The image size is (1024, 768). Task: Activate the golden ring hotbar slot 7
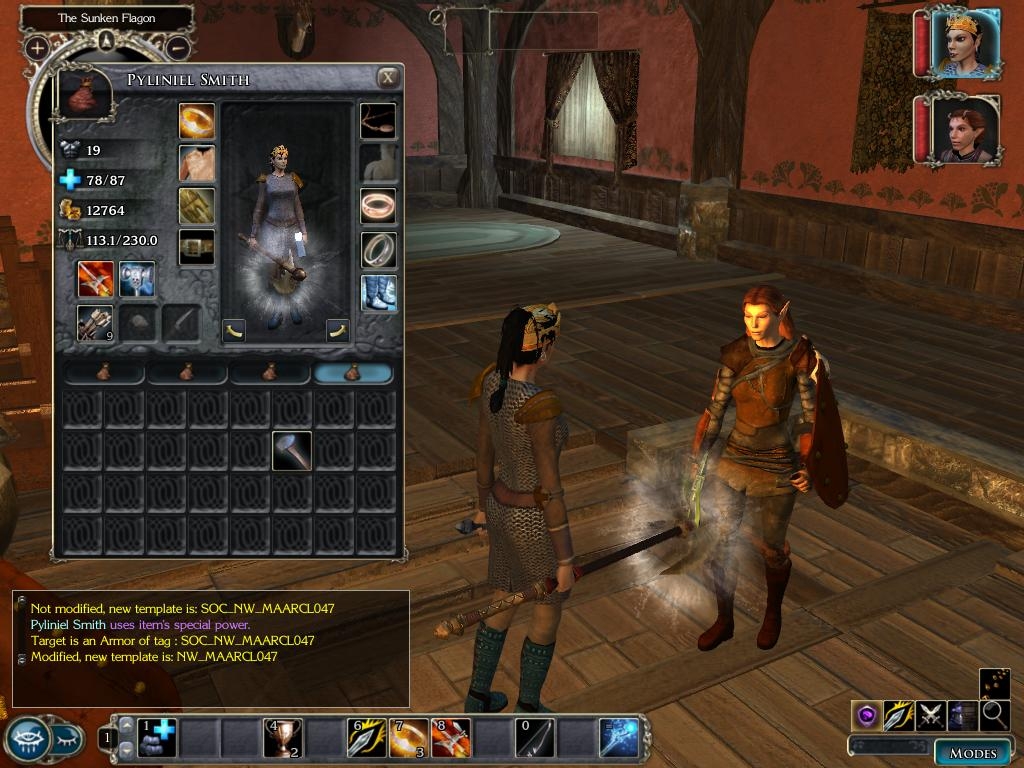pos(408,738)
